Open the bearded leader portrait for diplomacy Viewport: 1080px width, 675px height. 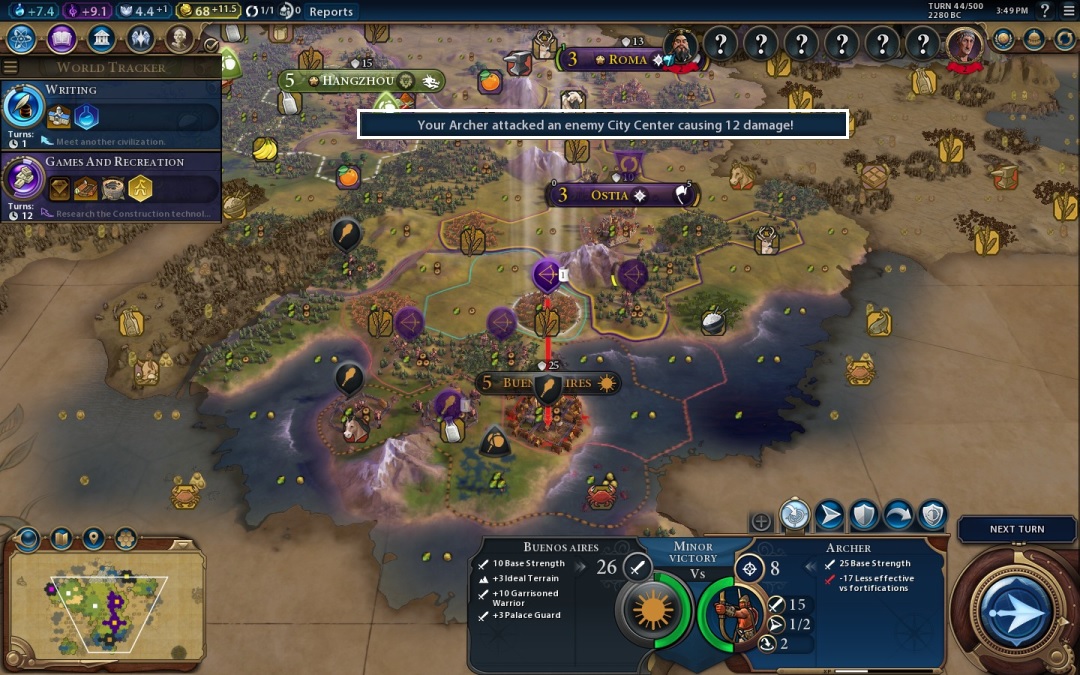[x=681, y=45]
